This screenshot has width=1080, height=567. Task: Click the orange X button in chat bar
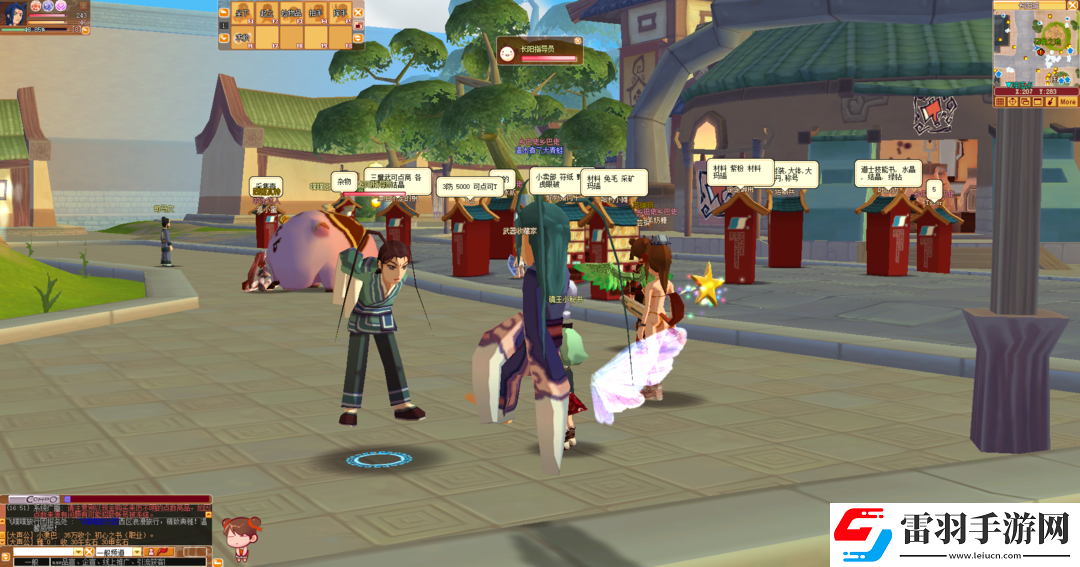pyautogui.click(x=89, y=552)
